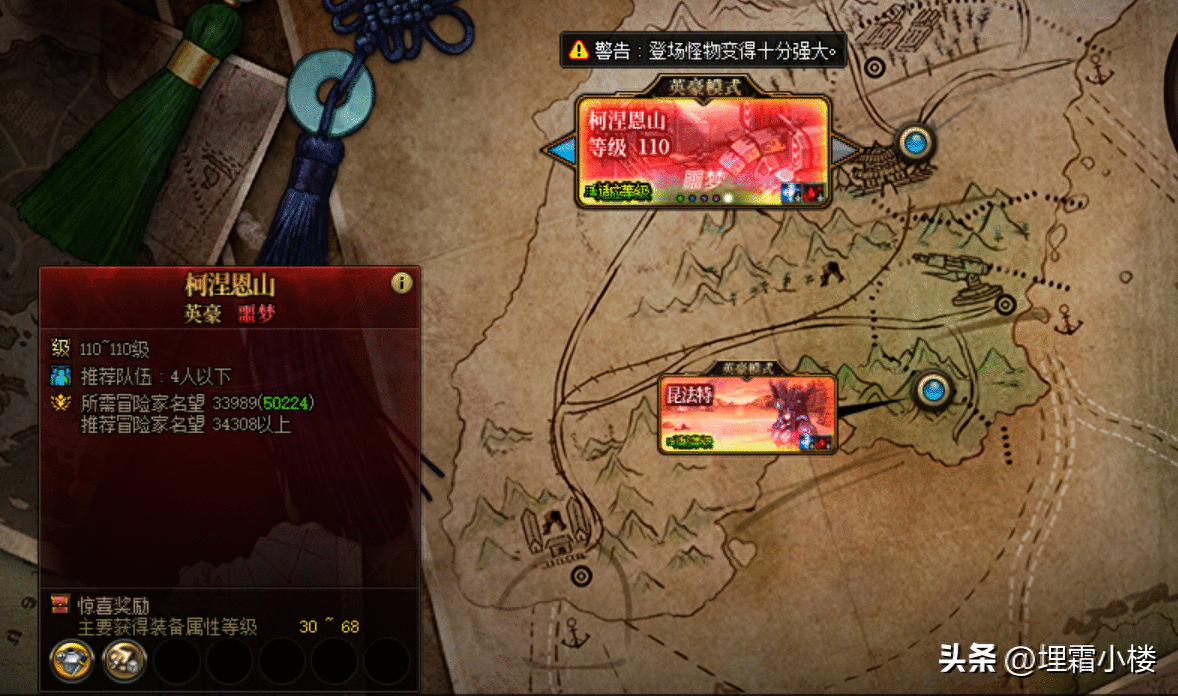Click the blue orb node beside 柯涅恩山
Viewport: 1178px width, 696px height.
[914, 143]
